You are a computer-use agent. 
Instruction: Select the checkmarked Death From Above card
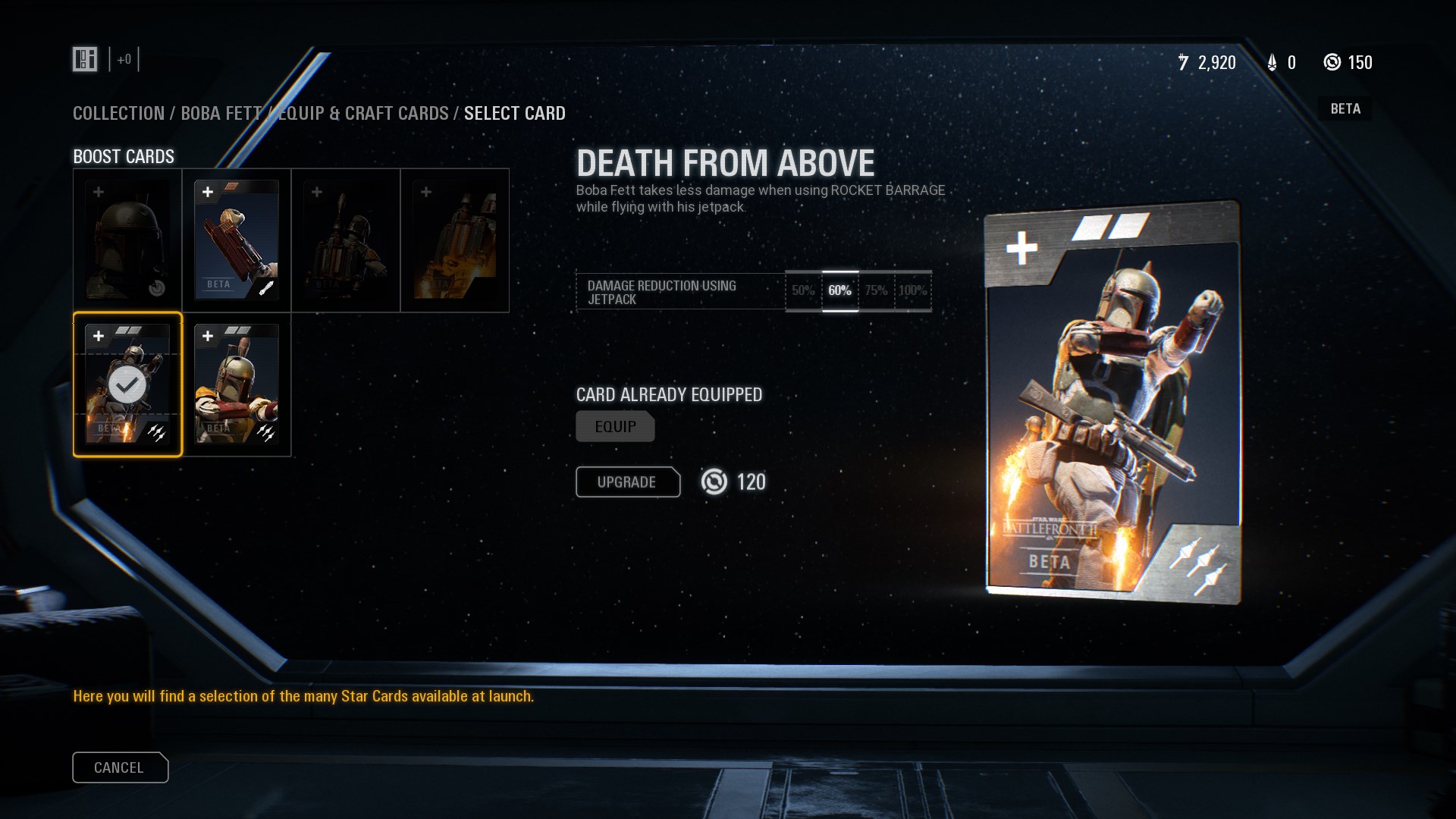tap(127, 384)
